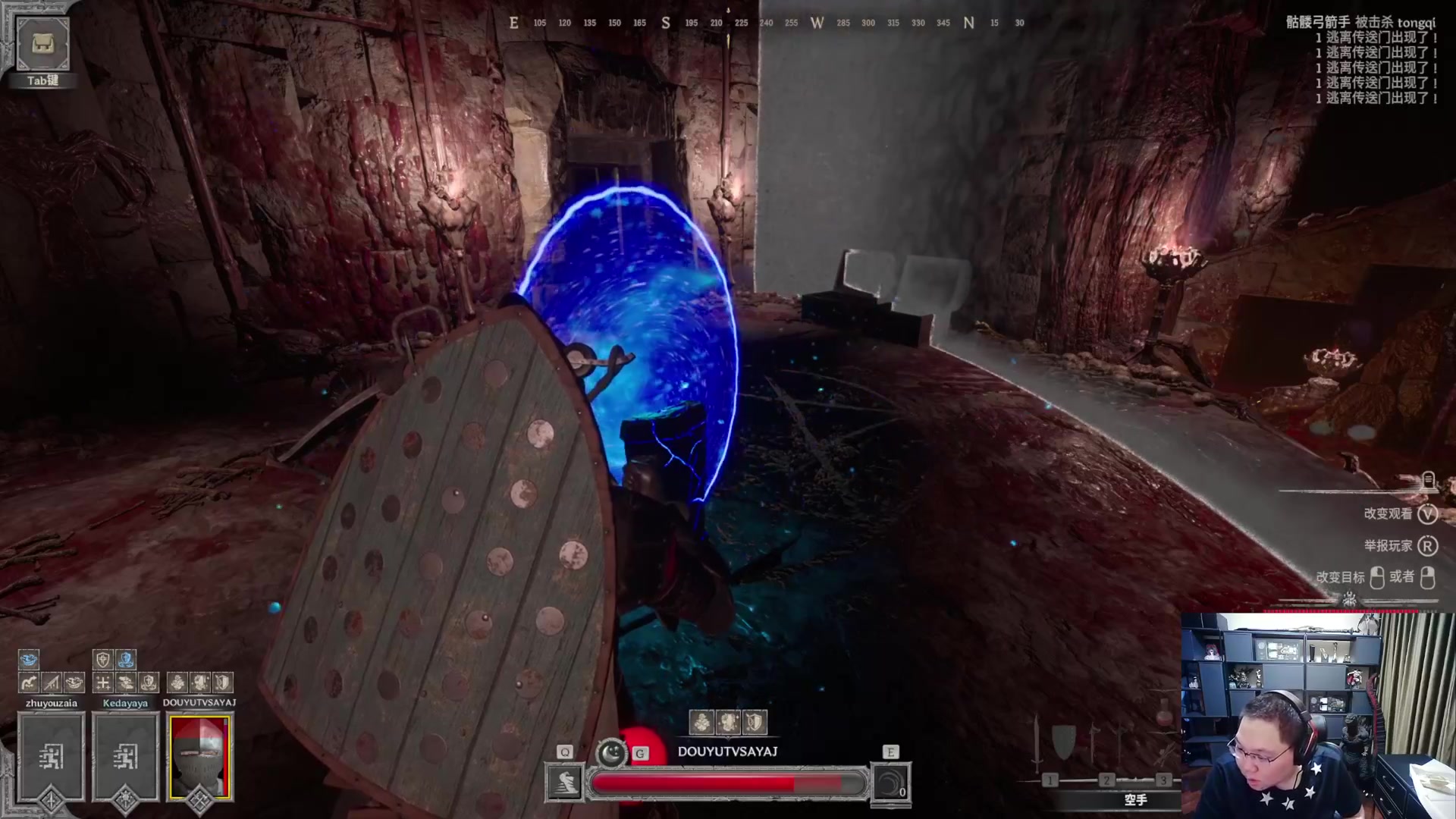Select zhuyouzaia's party portrait

click(51, 757)
